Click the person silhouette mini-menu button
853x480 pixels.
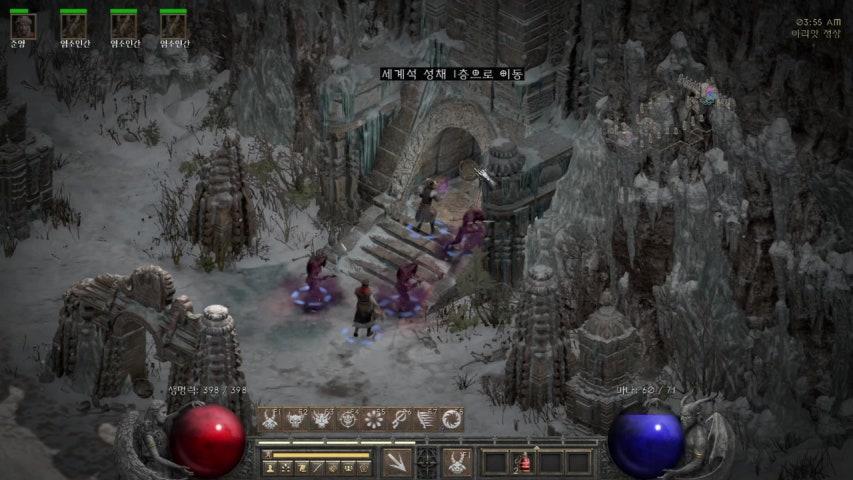(269, 468)
